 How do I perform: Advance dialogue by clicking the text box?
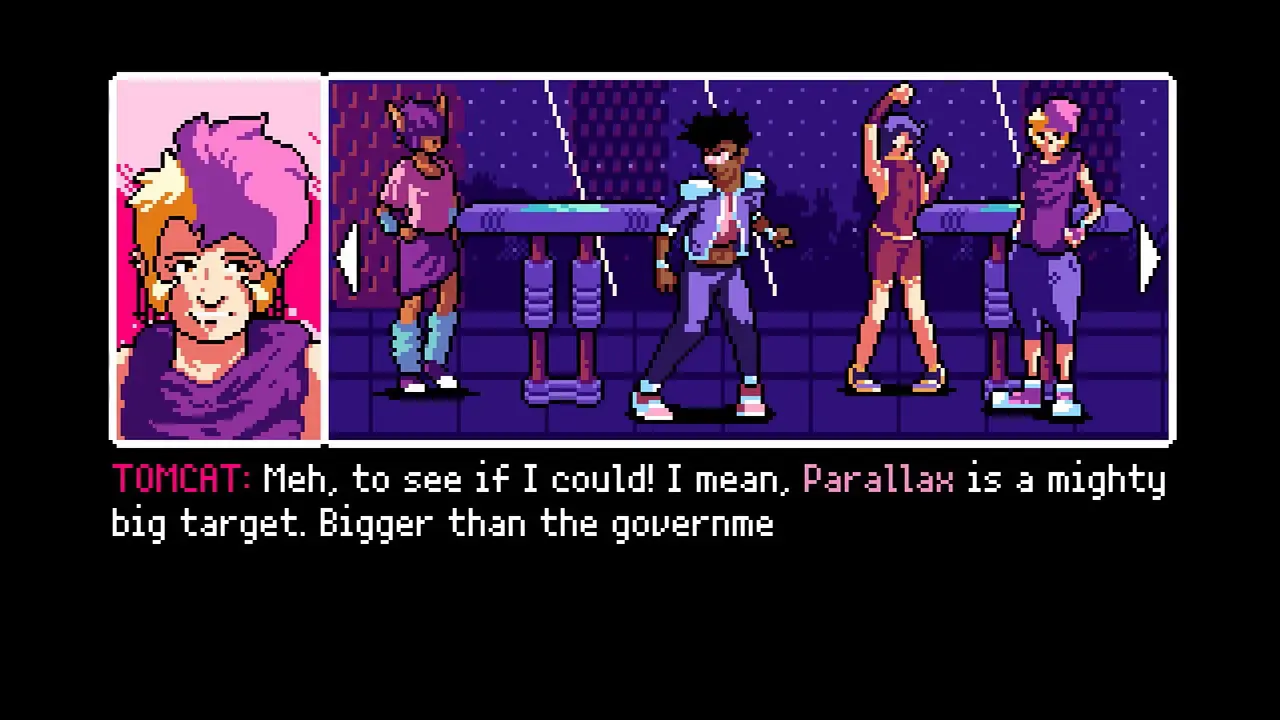(640, 500)
